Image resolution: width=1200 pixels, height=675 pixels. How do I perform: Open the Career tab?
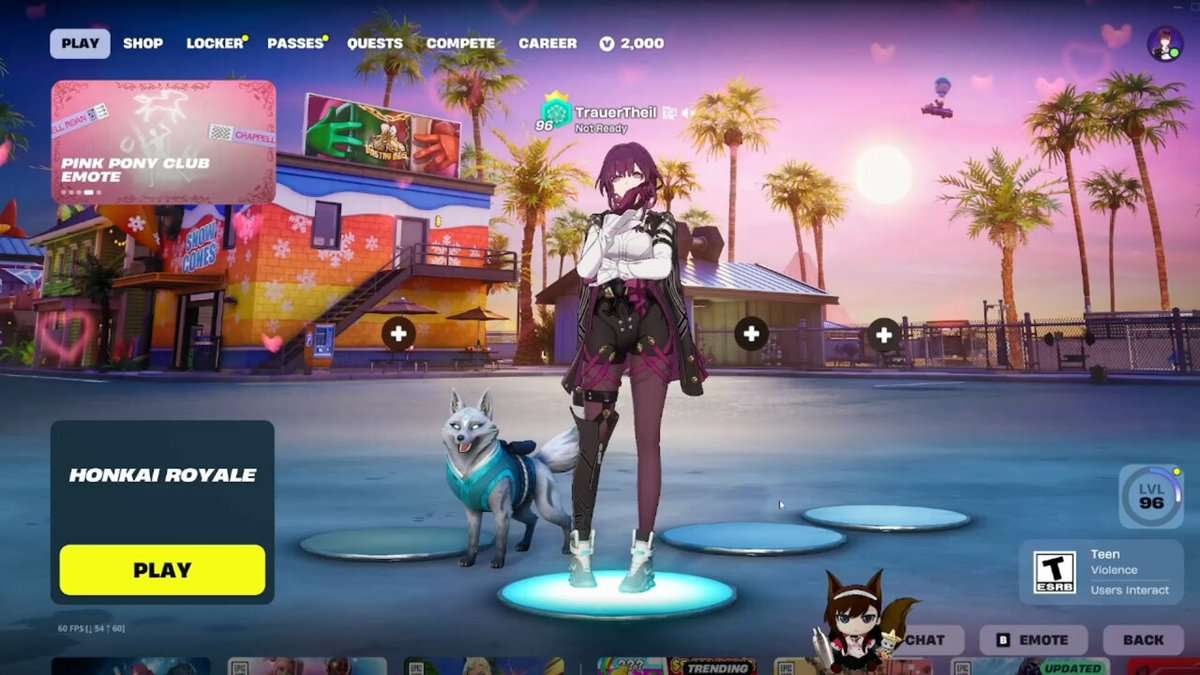547,43
